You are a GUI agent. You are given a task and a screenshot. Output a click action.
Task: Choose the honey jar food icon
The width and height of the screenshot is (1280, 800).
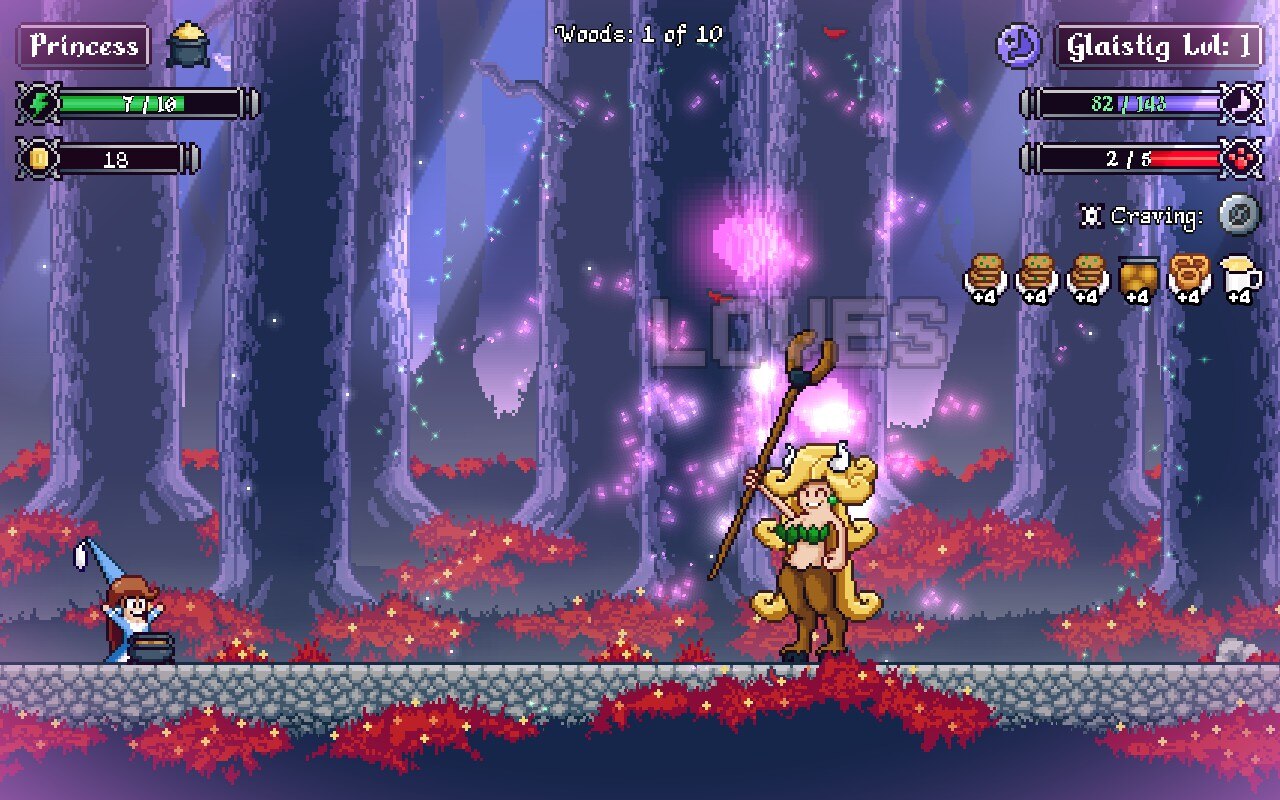(1139, 277)
